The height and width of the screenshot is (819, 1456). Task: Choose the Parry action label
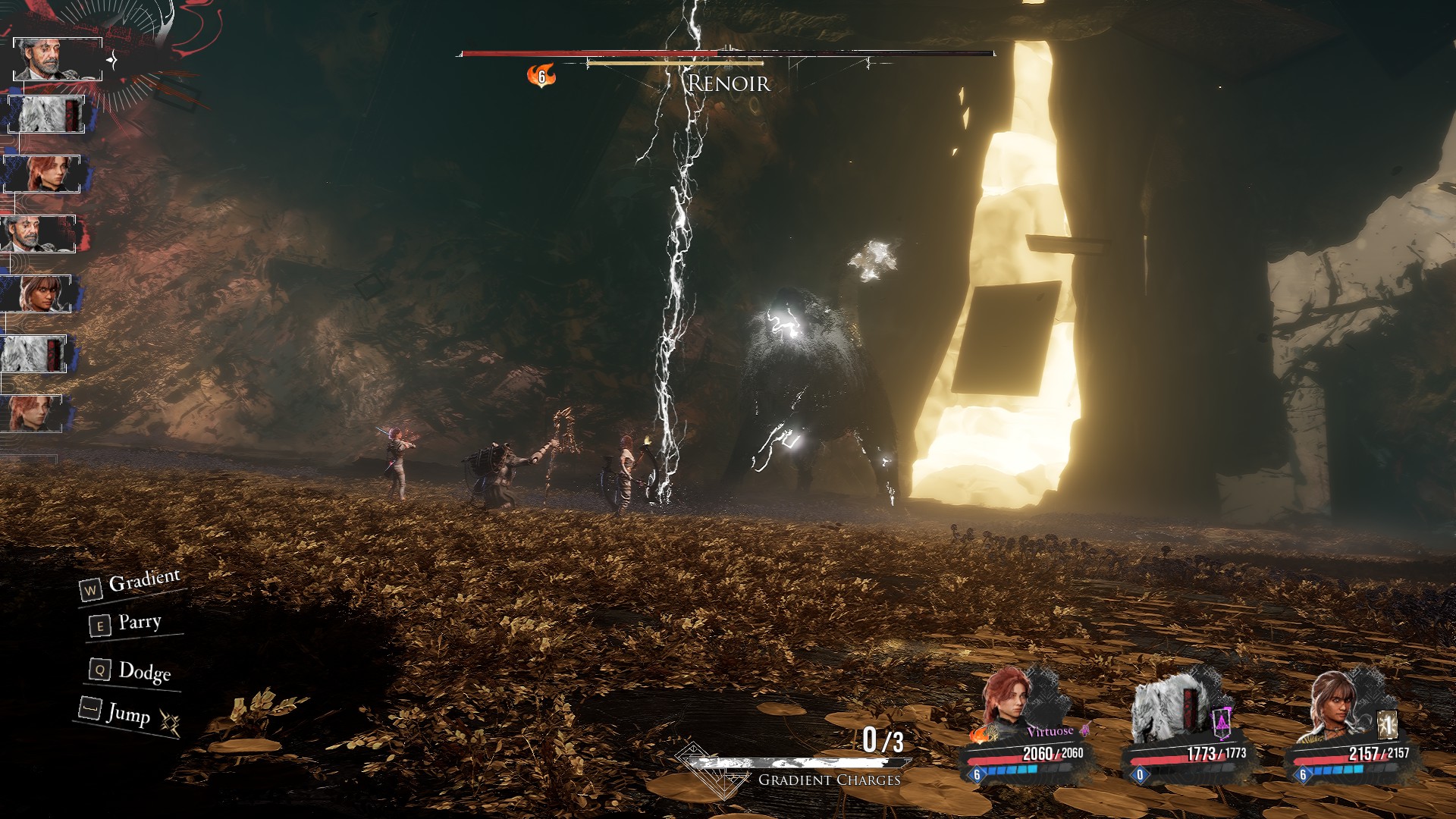click(x=140, y=623)
